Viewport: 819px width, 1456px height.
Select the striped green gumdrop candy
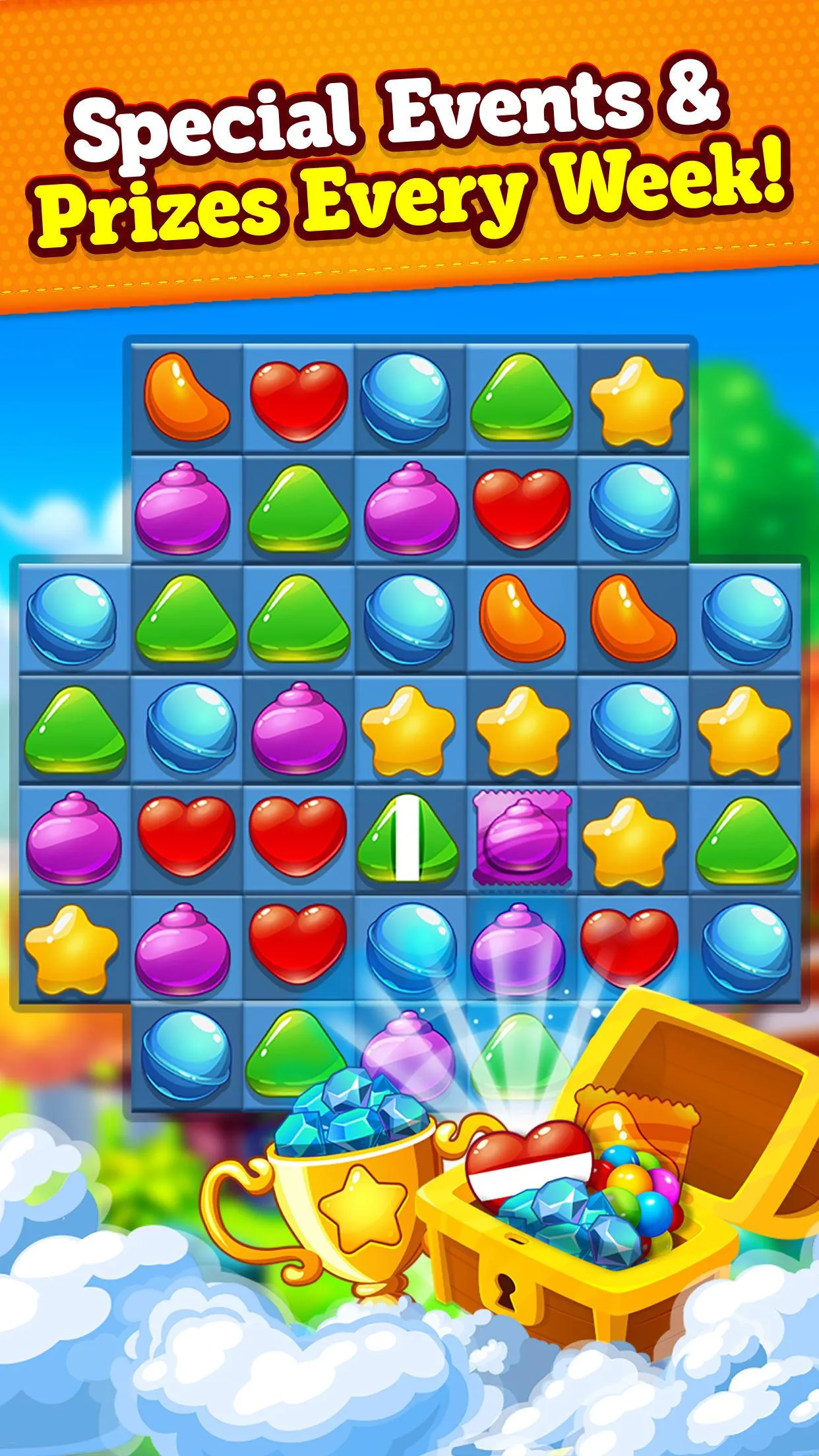410,838
